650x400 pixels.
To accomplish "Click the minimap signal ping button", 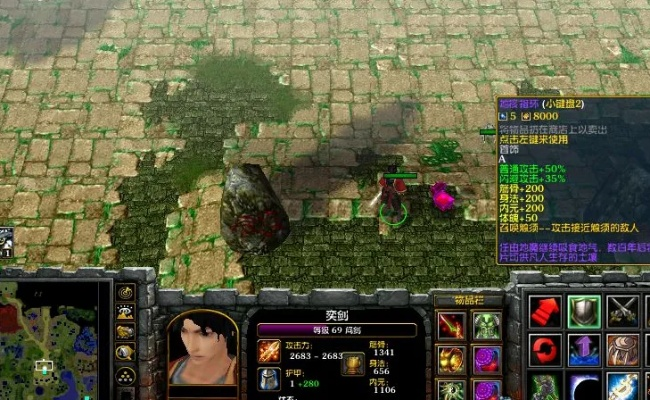I will [126, 293].
